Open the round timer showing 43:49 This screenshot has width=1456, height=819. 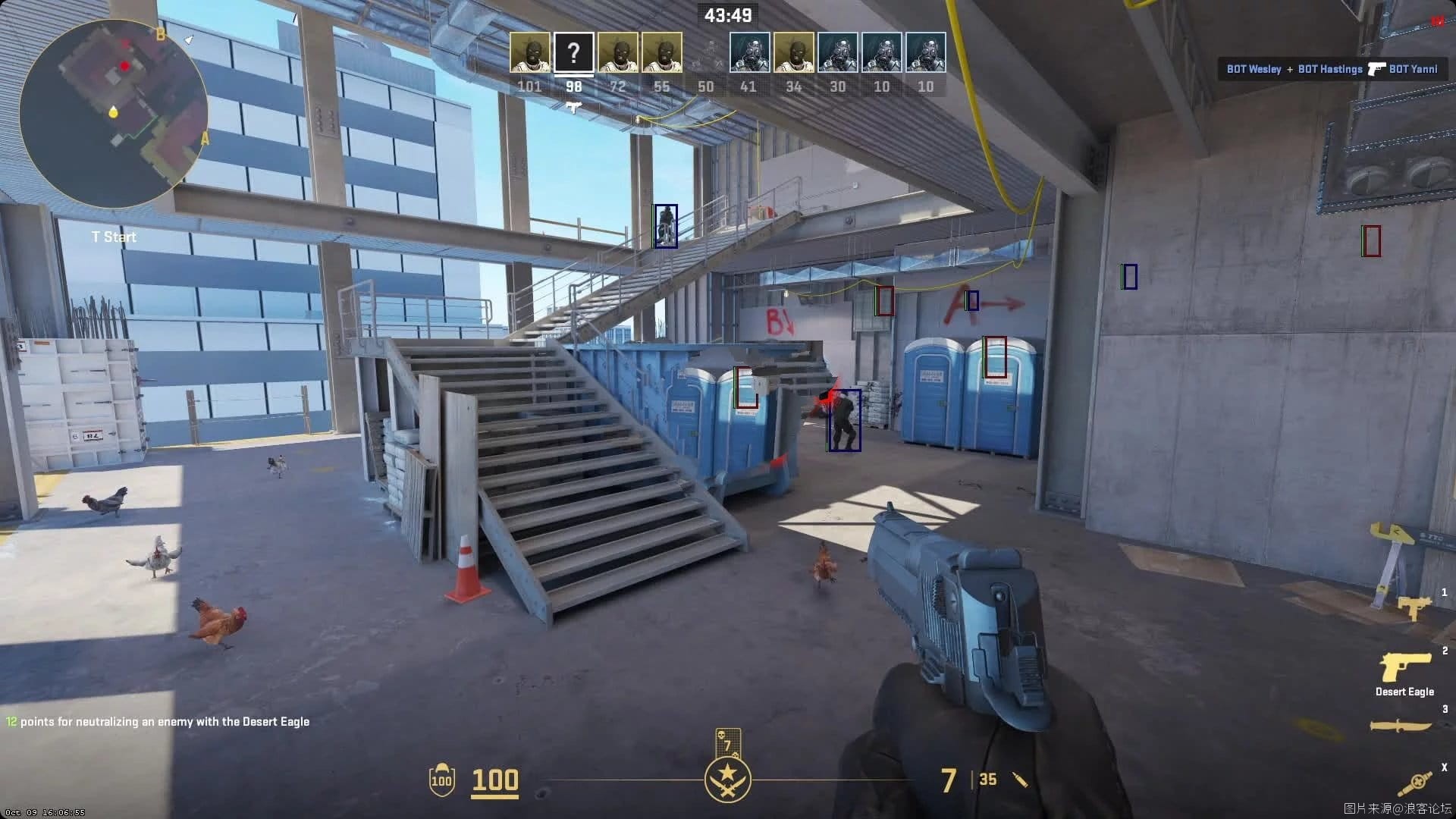click(x=727, y=15)
